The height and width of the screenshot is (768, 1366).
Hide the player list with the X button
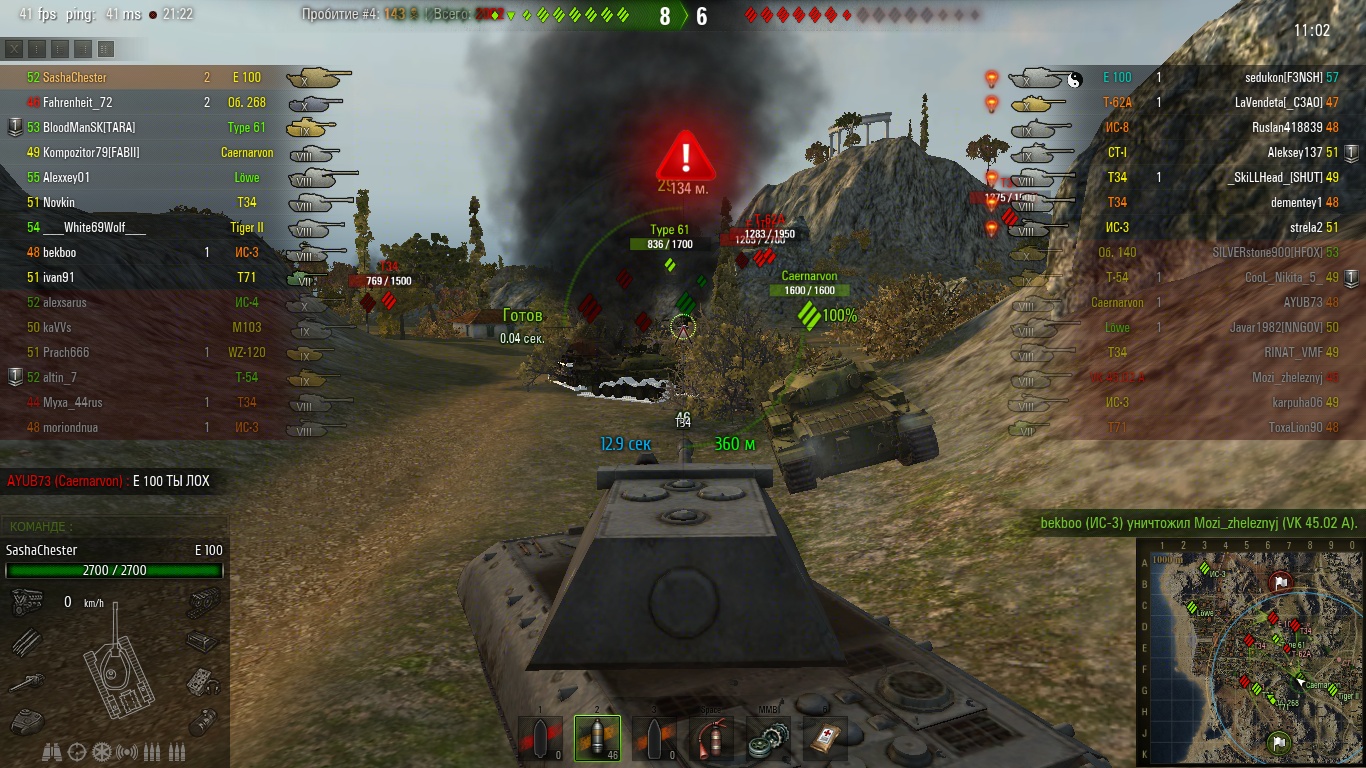tap(14, 48)
